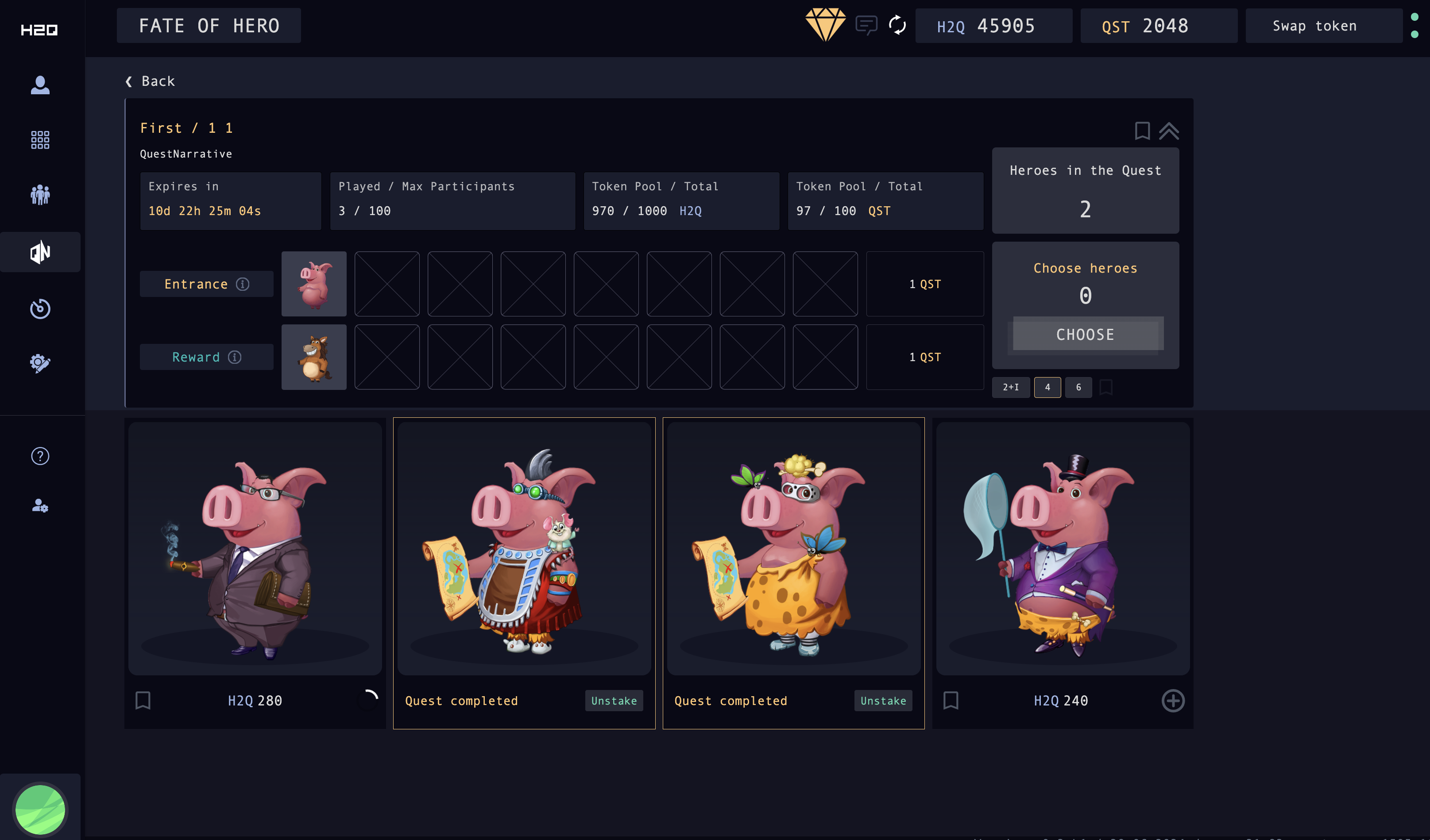1430x840 pixels.
Task: Go back using the Back link
Action: [151, 81]
